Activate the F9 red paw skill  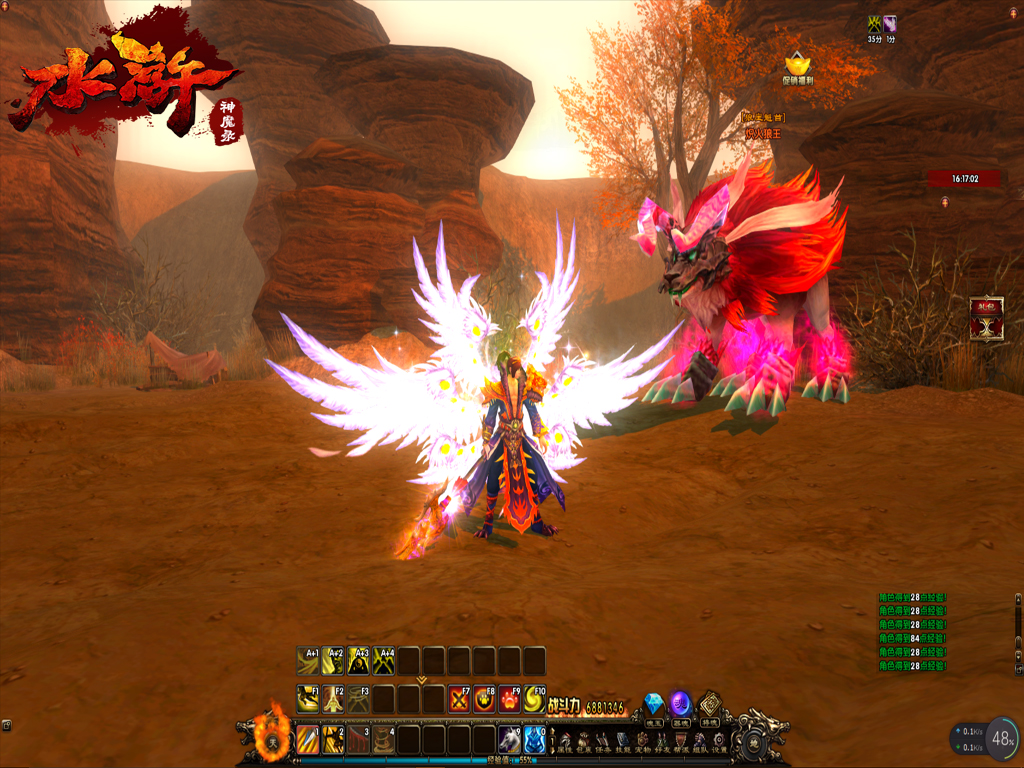510,698
